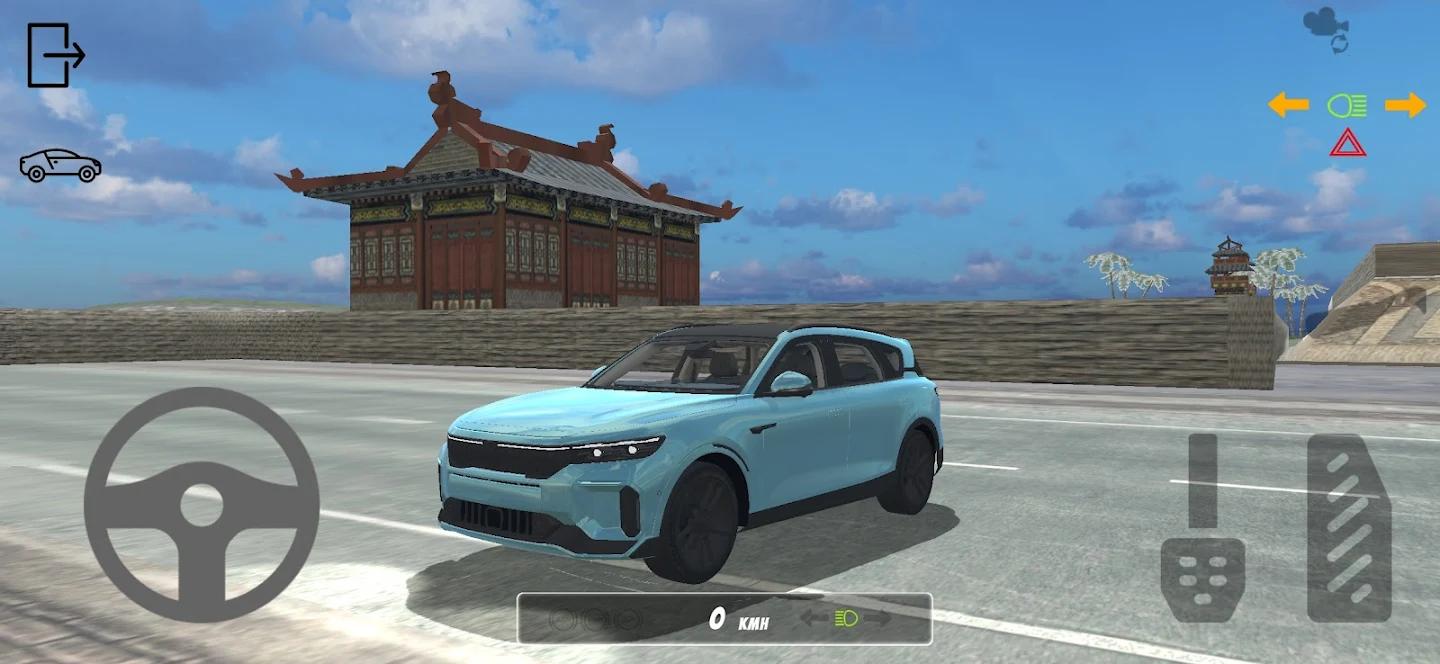Hit the brake pedal
The image size is (1440, 664).
[x=1202, y=579]
